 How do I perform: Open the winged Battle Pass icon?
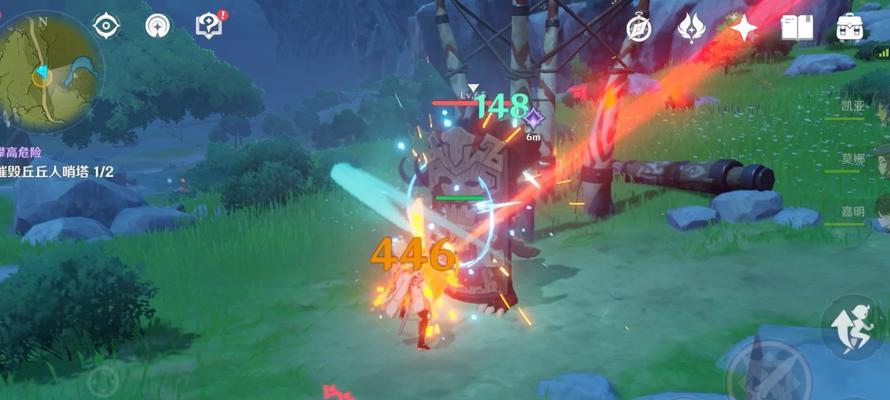click(x=691, y=28)
